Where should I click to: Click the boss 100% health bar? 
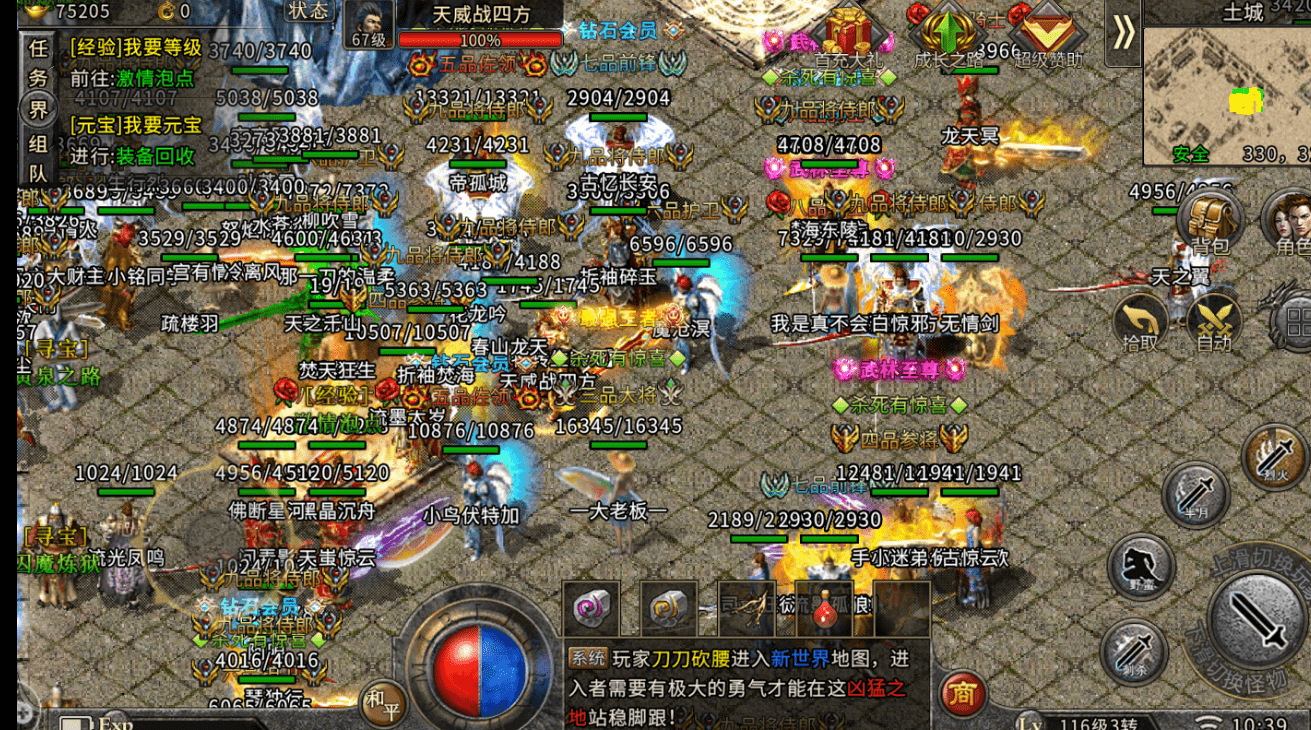(480, 41)
